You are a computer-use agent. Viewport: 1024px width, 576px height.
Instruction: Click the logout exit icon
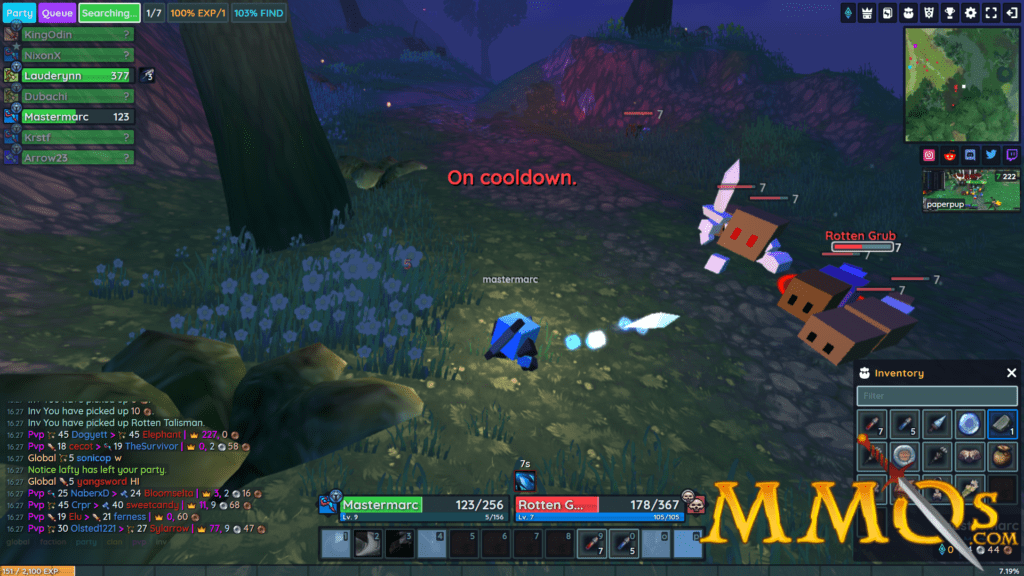click(x=1012, y=13)
